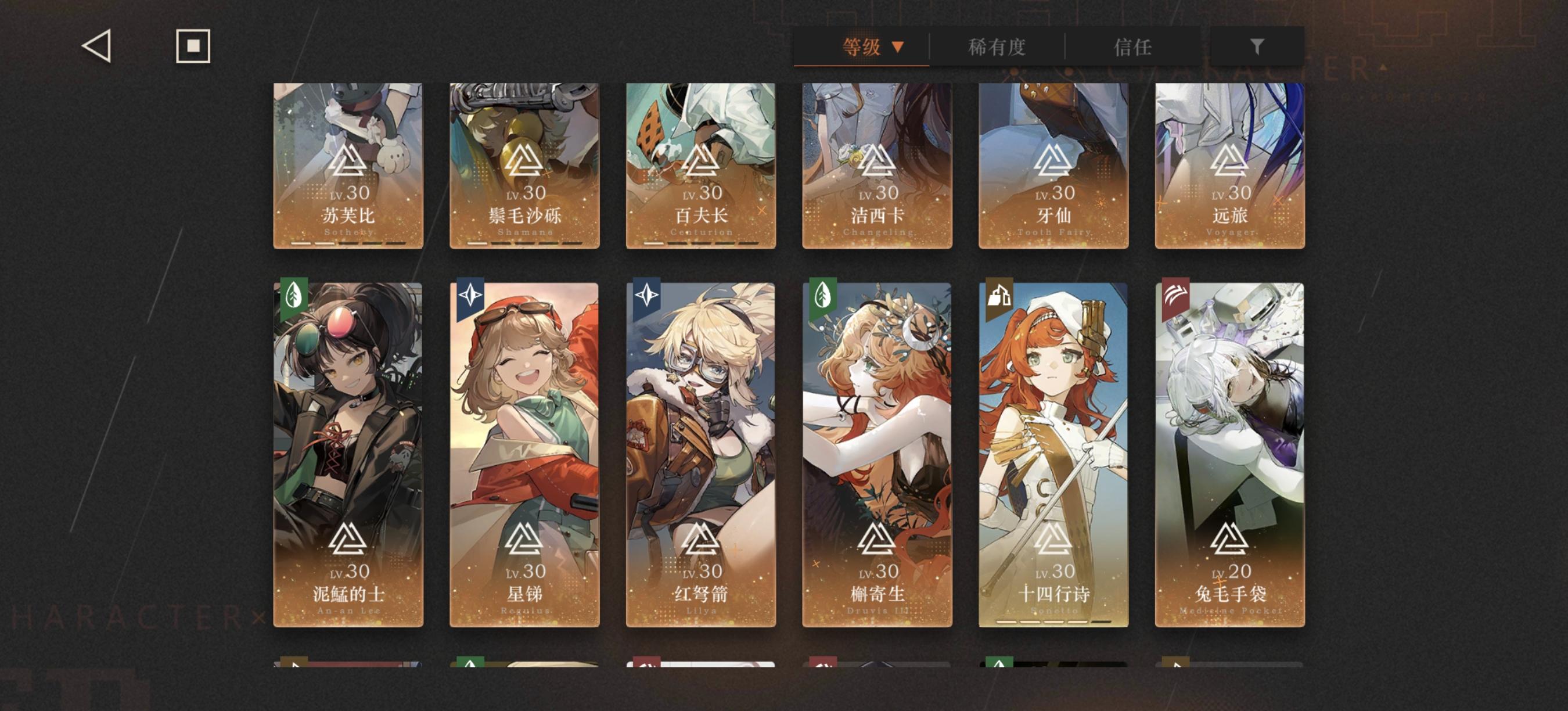Select the Changeling character card
This screenshot has width=1568, height=711.
(876, 164)
